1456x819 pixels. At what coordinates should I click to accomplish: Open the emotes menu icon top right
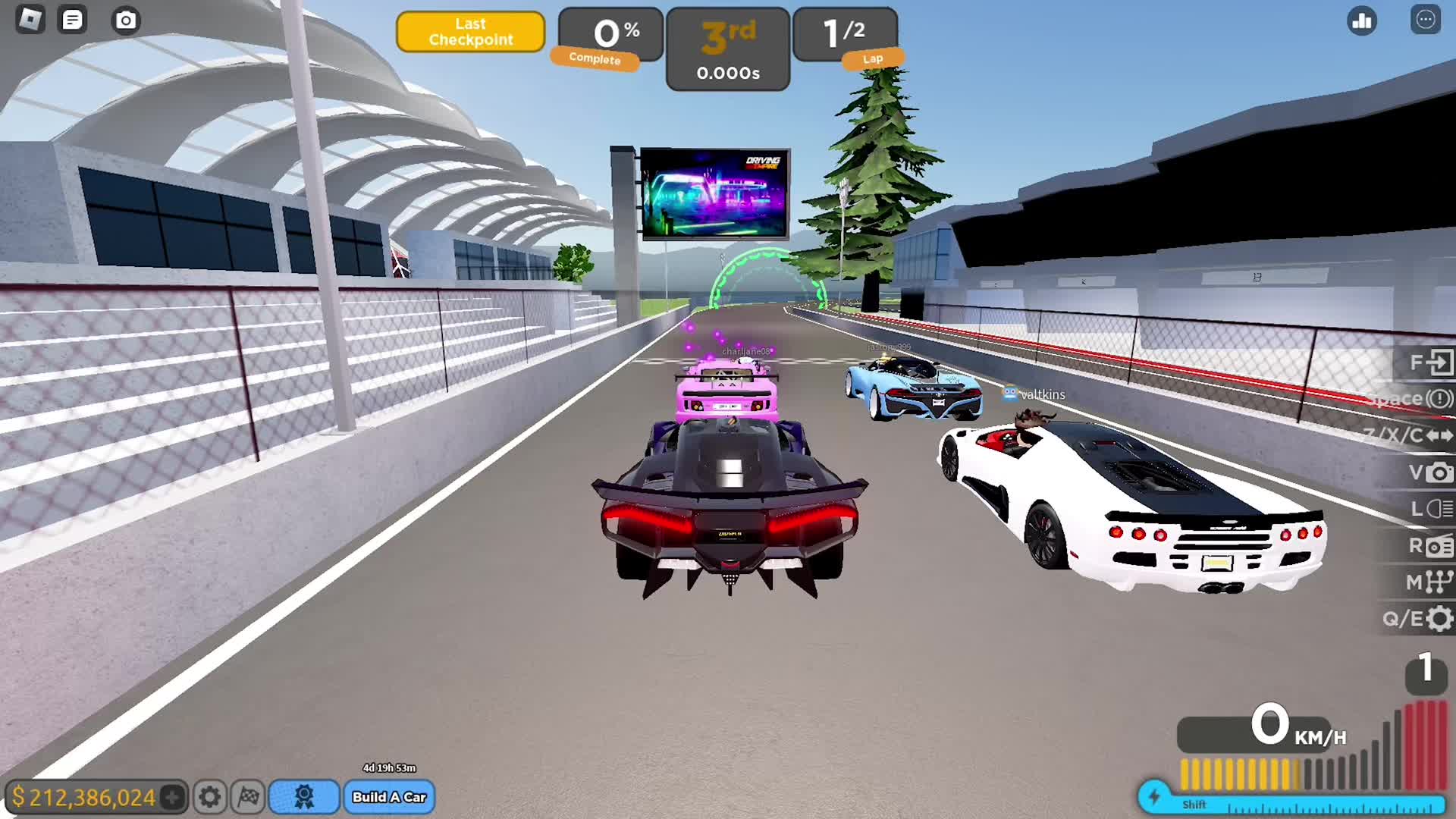coord(1424,22)
